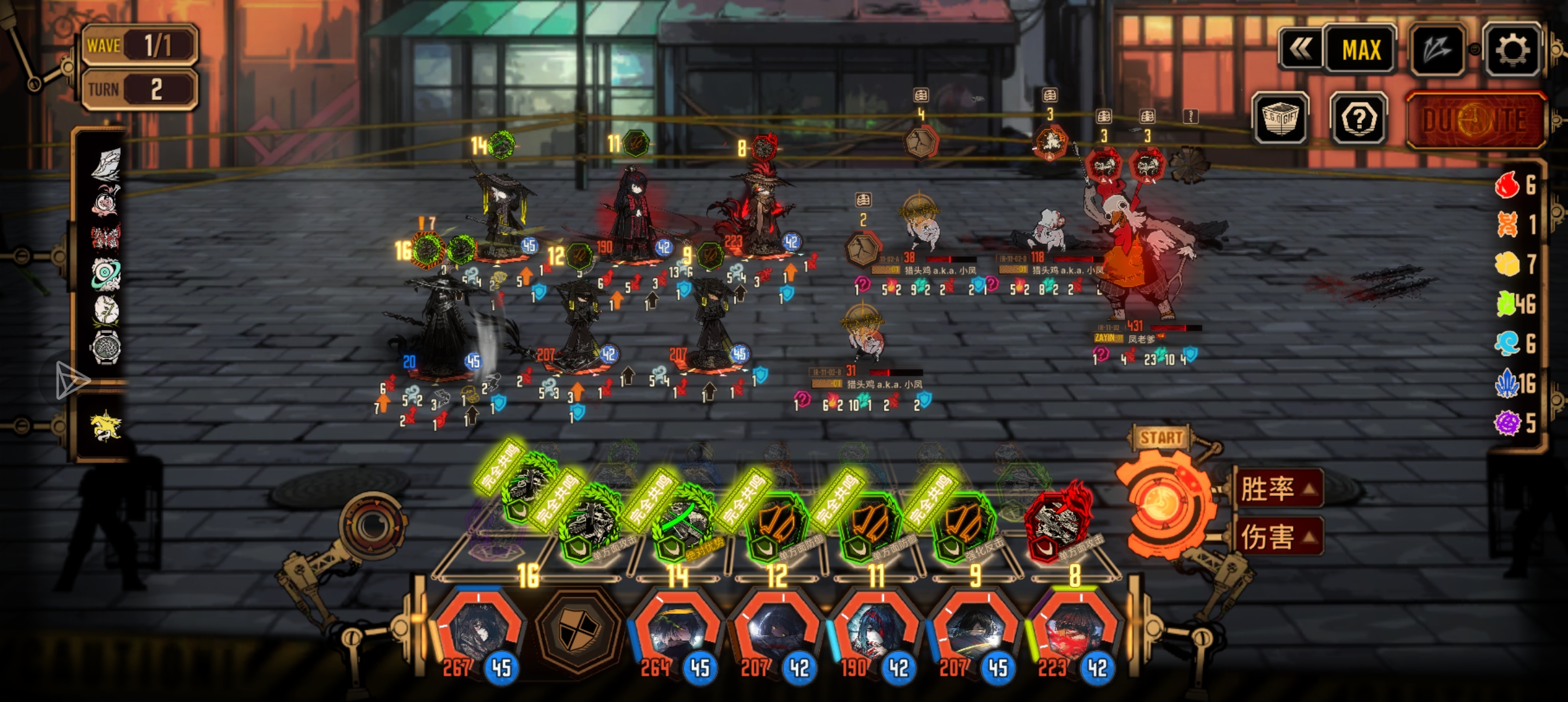
Task: Open the round eye lens button
Action: point(372,523)
